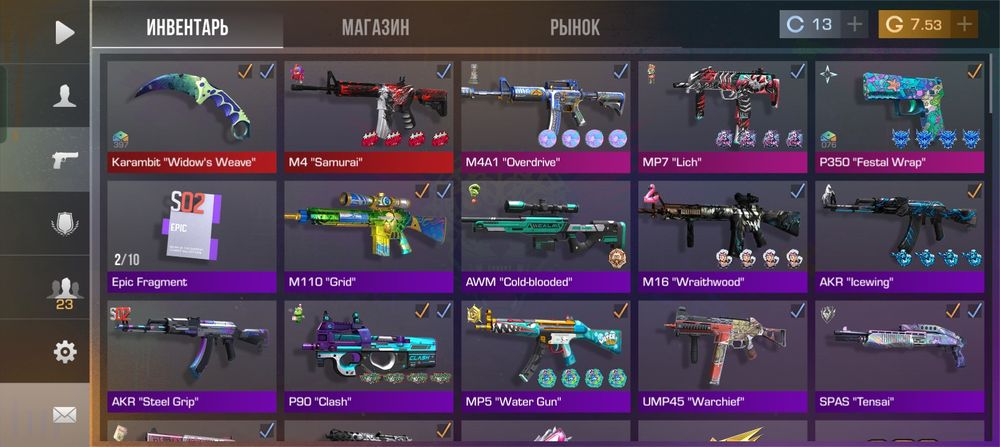Image resolution: width=1000 pixels, height=447 pixels.
Task: Open settings gear icon
Action: [x=65, y=352]
